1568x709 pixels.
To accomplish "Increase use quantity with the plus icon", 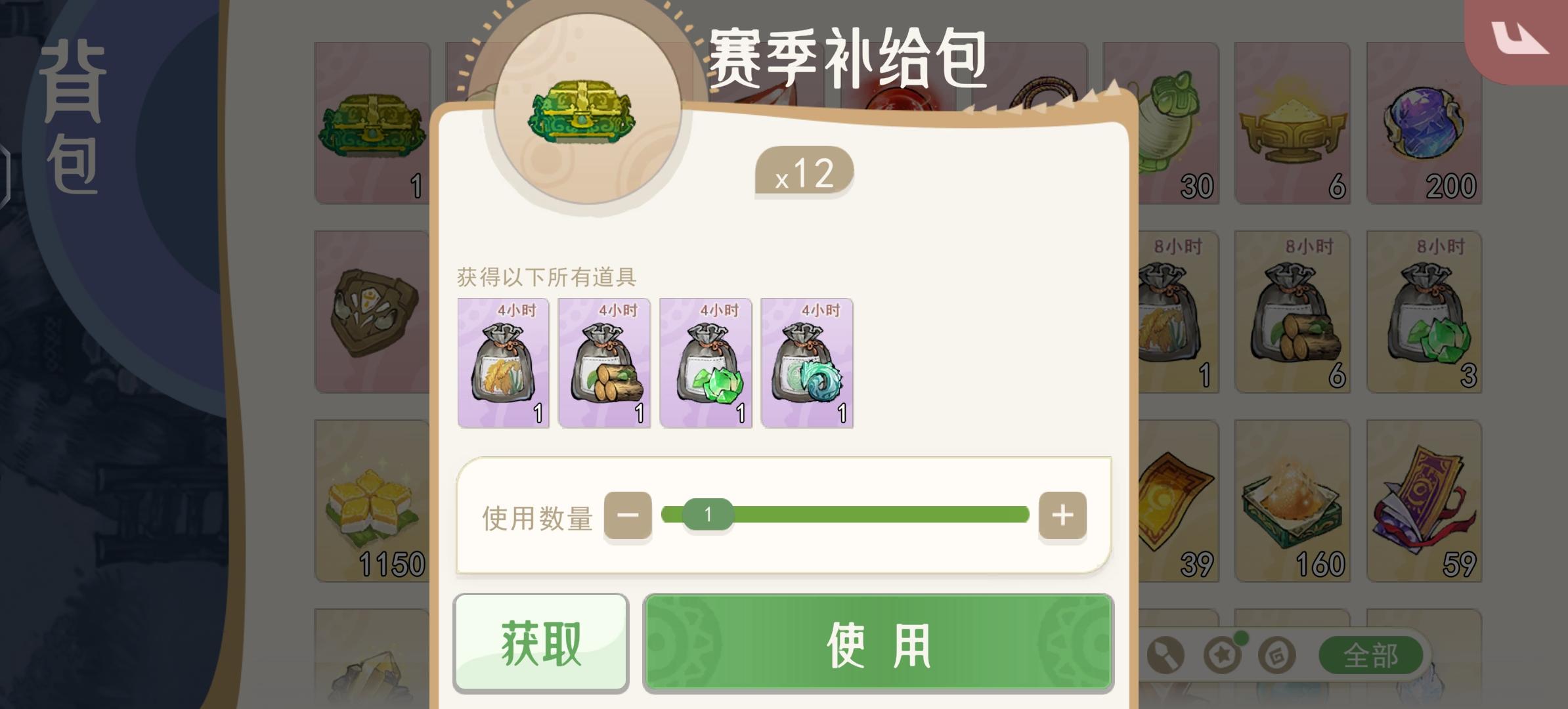I will [1062, 516].
